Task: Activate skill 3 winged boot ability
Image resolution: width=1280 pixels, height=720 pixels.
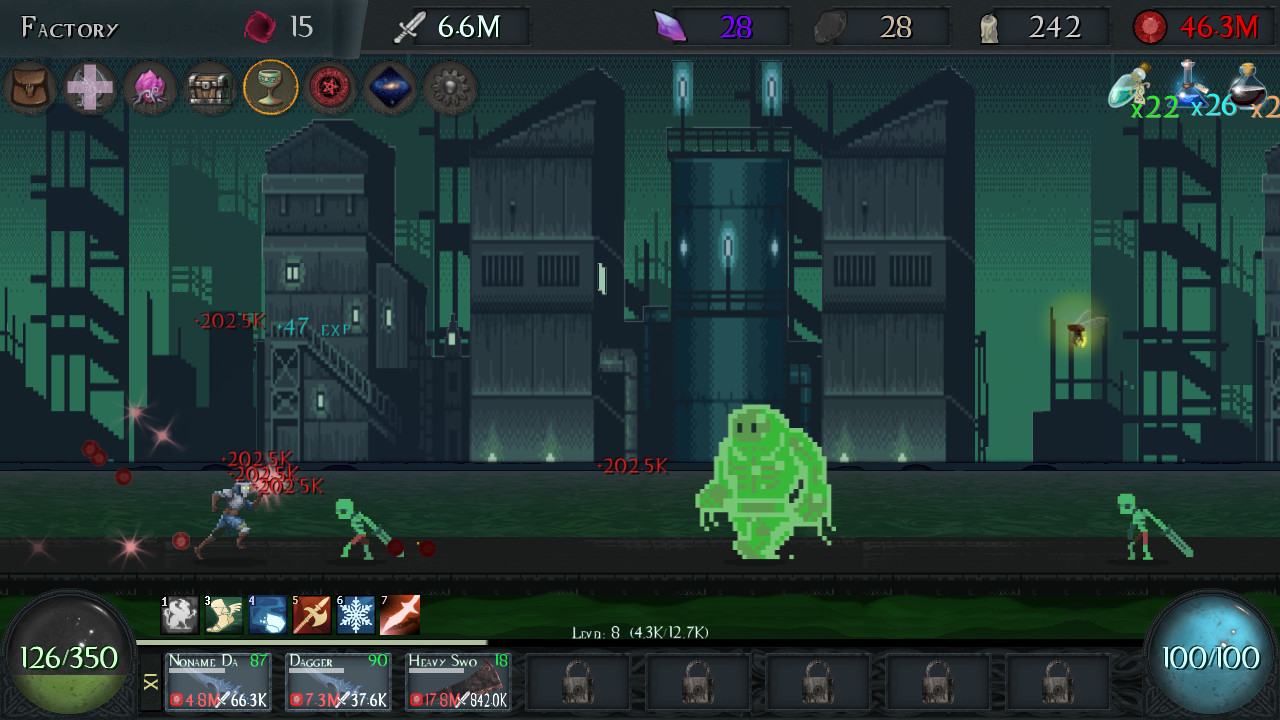Action: tap(224, 614)
